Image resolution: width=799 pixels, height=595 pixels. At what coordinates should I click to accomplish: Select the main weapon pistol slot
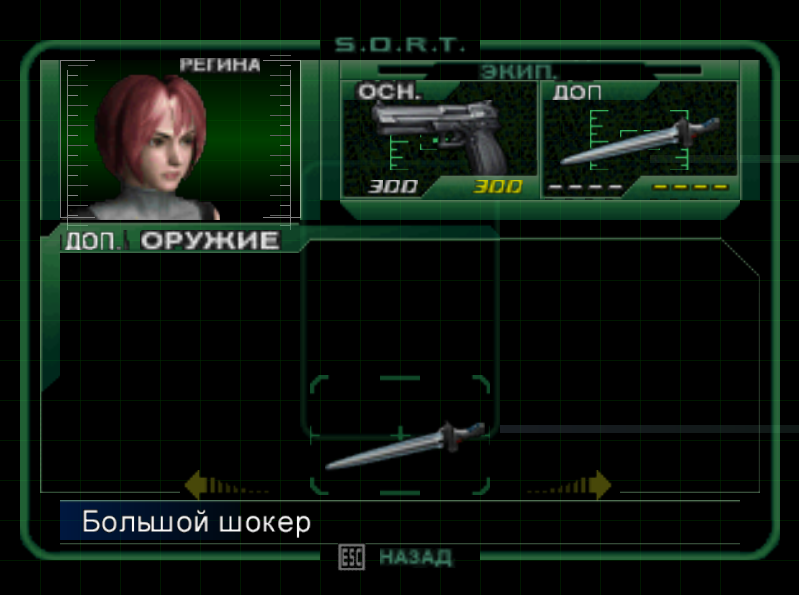click(439, 138)
